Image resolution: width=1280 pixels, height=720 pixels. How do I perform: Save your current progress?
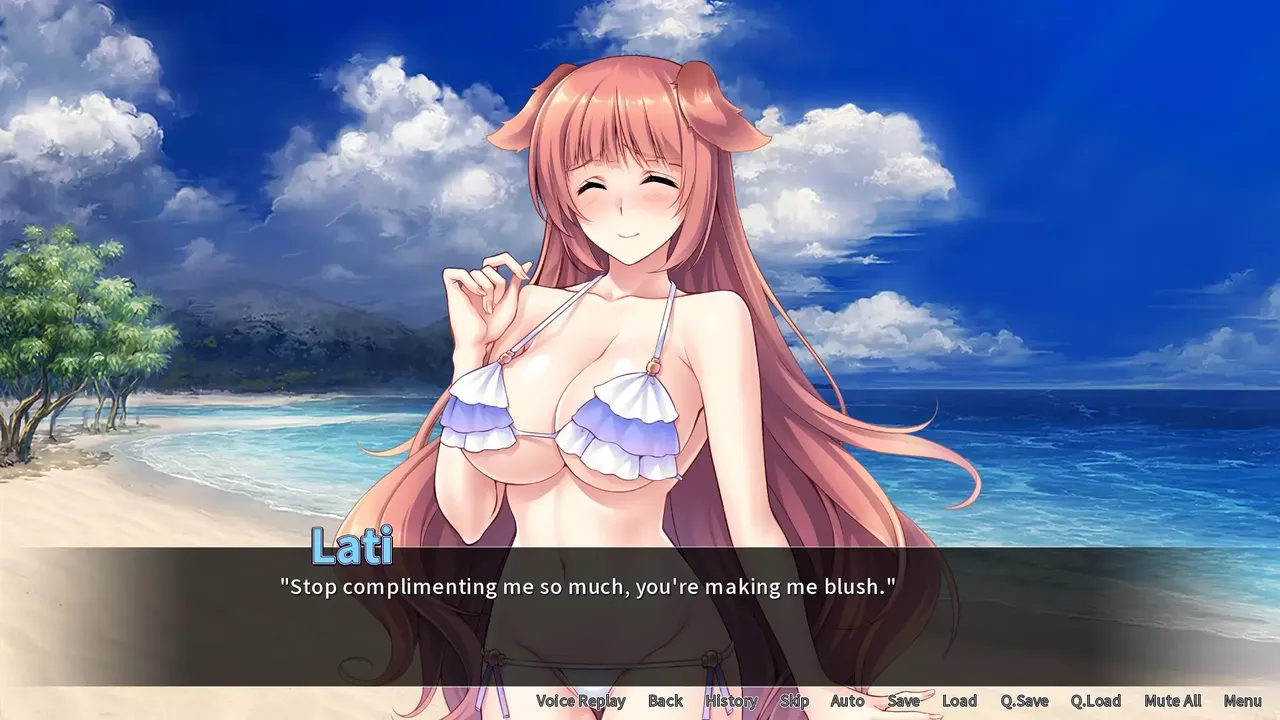[x=903, y=701]
